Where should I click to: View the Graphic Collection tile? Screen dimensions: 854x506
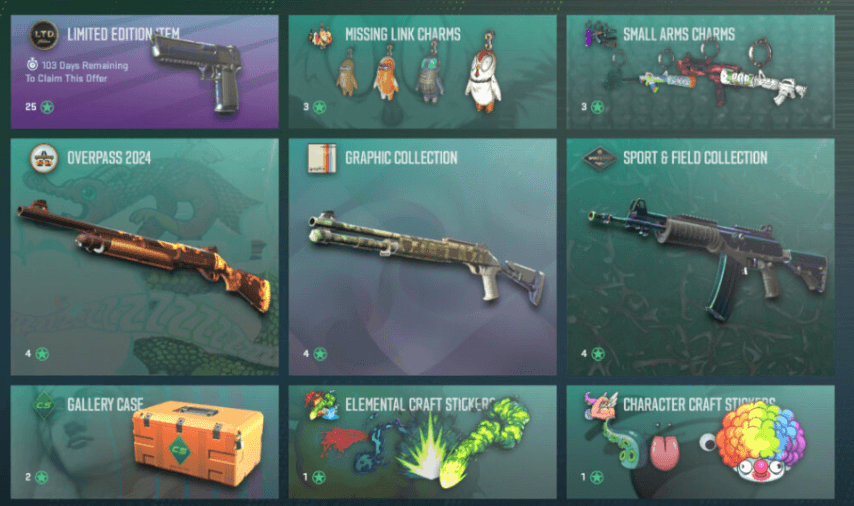pos(422,254)
